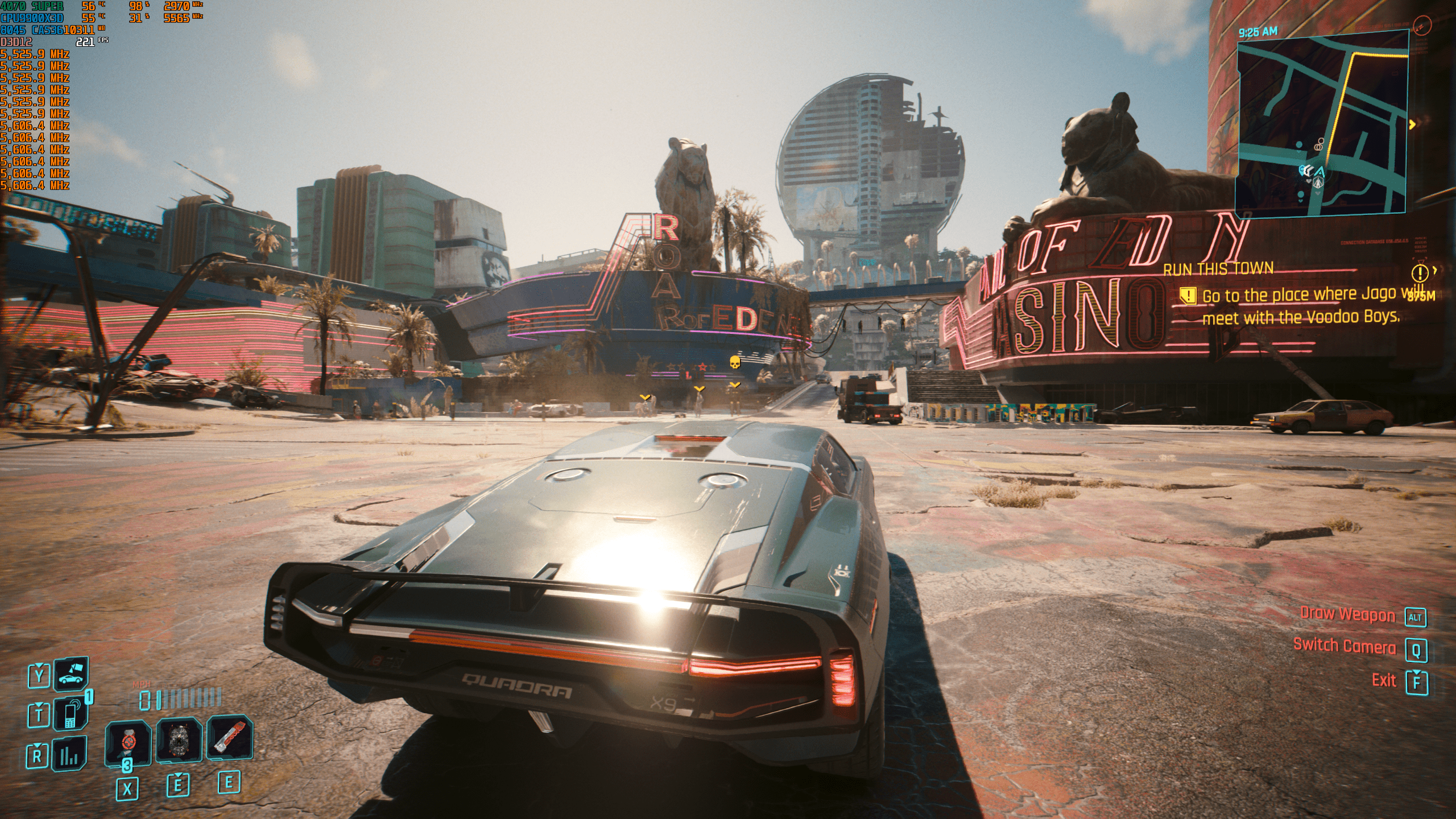Select the radio equalizer bars icon
The image size is (1456, 819).
pyautogui.click(x=71, y=755)
